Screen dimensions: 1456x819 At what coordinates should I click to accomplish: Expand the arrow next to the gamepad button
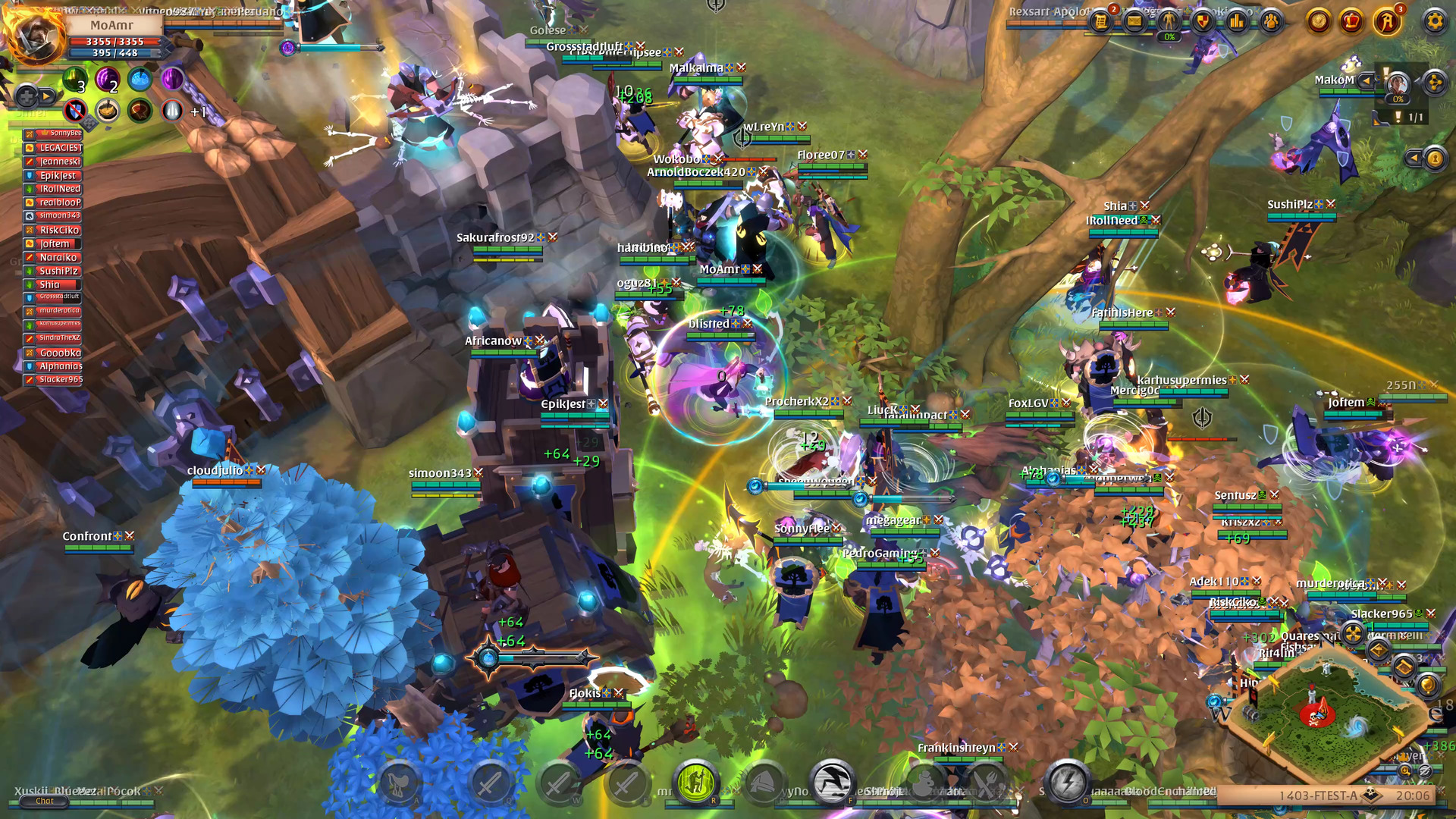45,96
